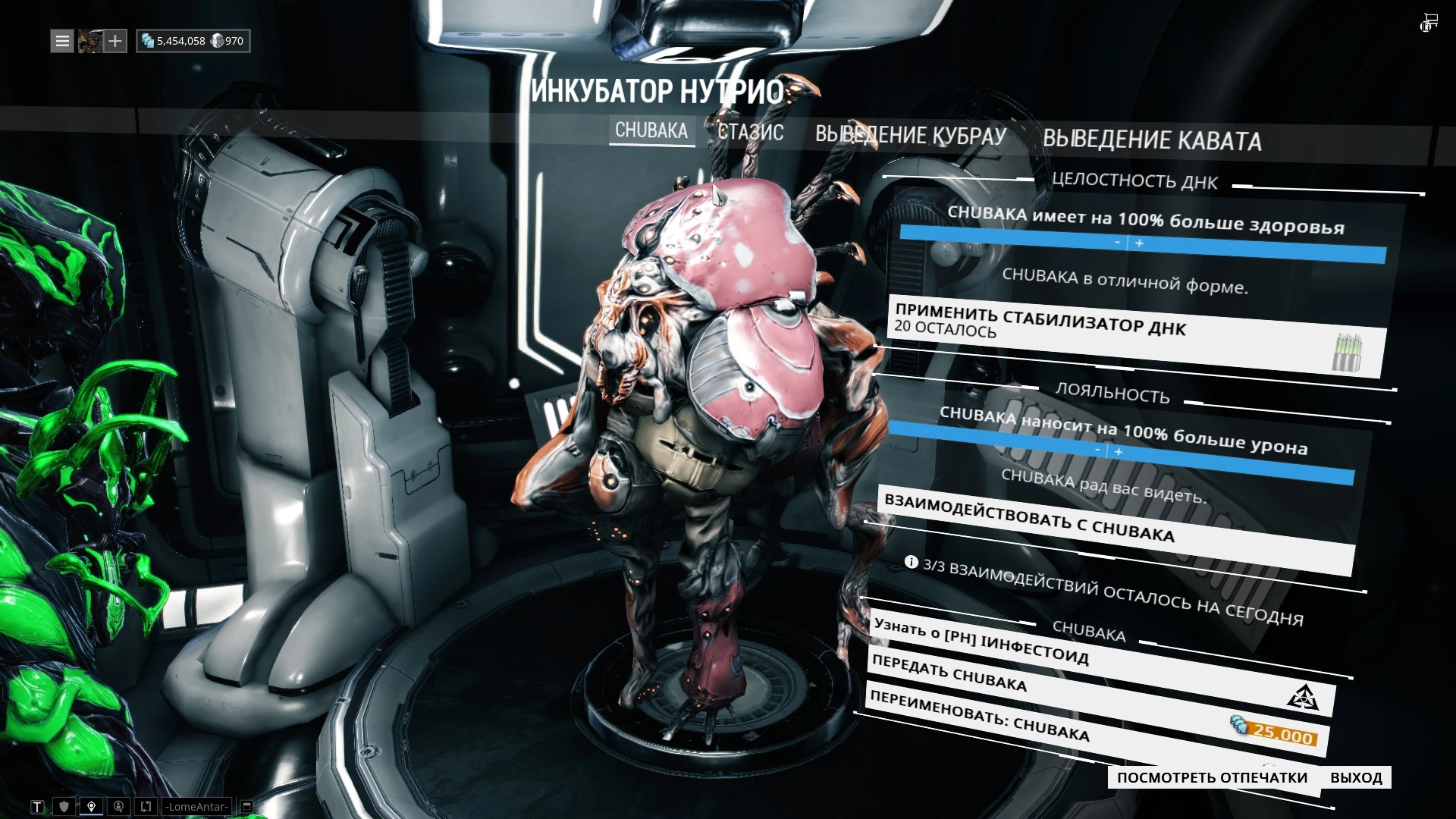
Task: Toggle the chat window size button
Action: pos(246,807)
